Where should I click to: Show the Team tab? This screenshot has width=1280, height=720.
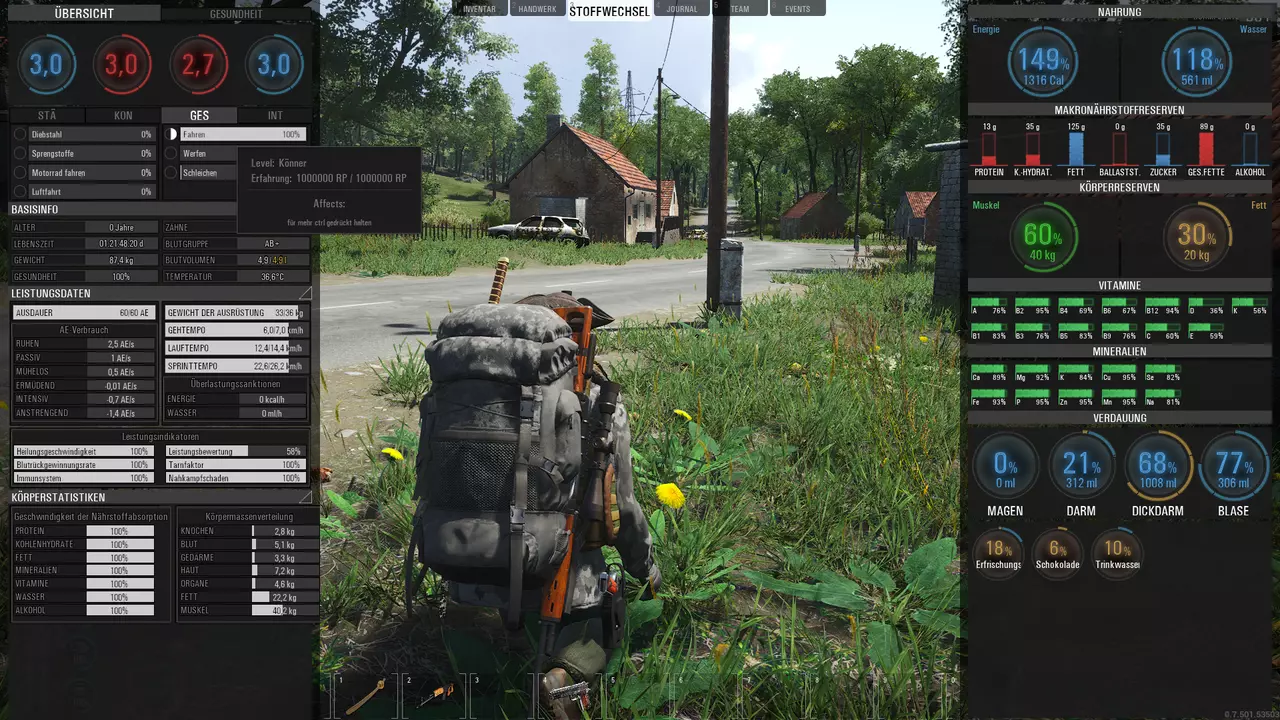click(x=740, y=9)
